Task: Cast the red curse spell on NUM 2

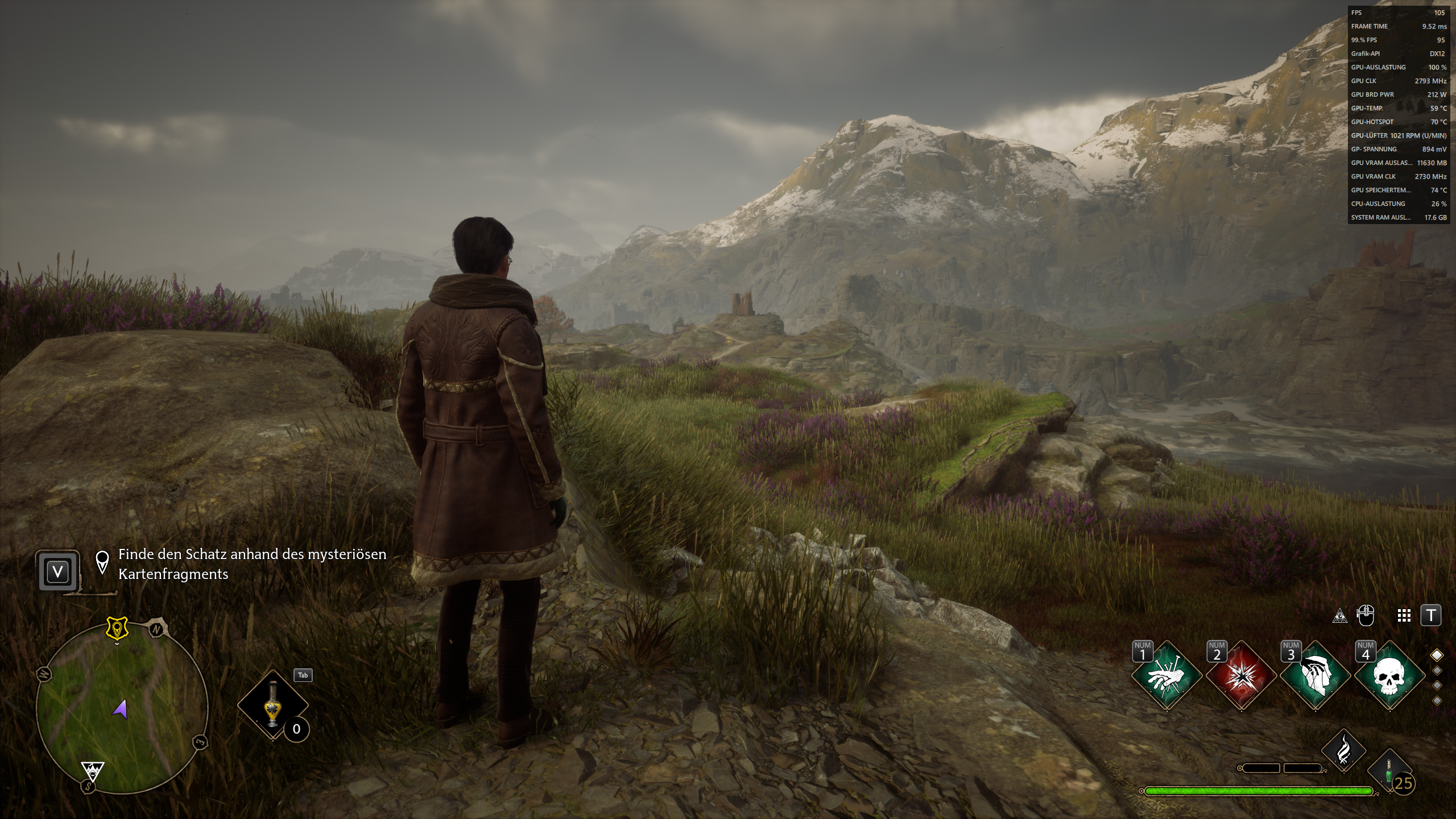Action: coord(1240,674)
